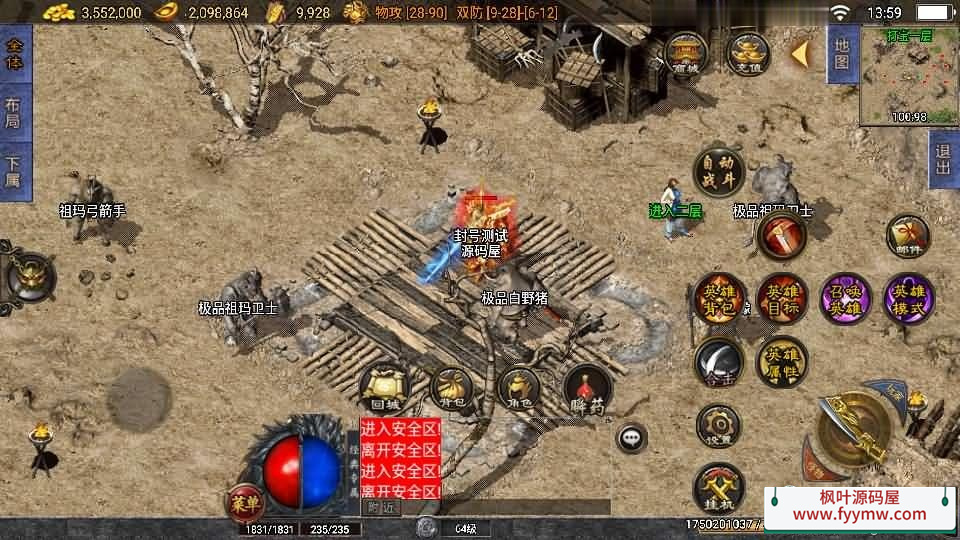Start 挂机 (AFK mode) crossed-hammers button
This screenshot has height=540, width=960.
pyautogui.click(x=718, y=489)
